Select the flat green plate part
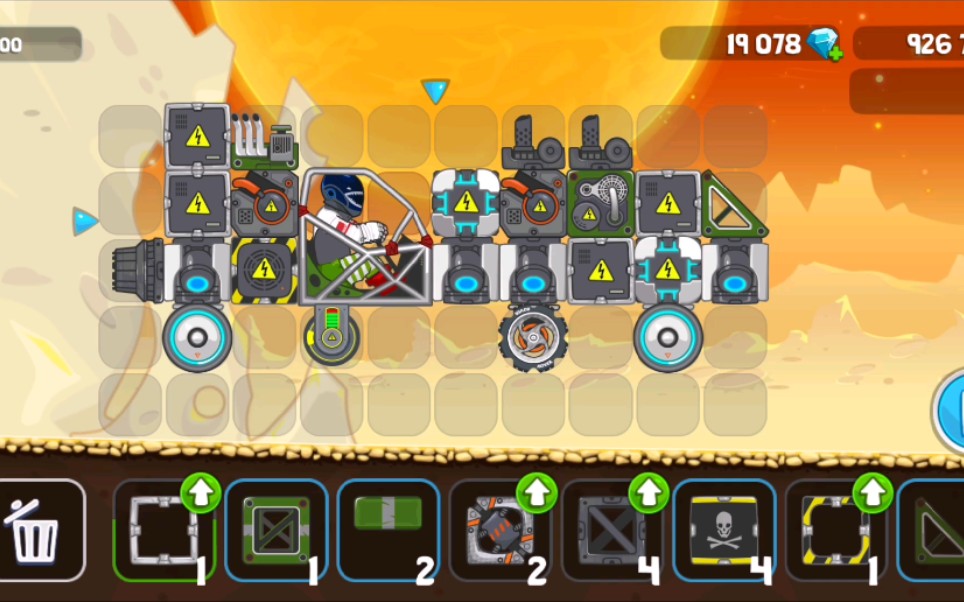 point(388,530)
